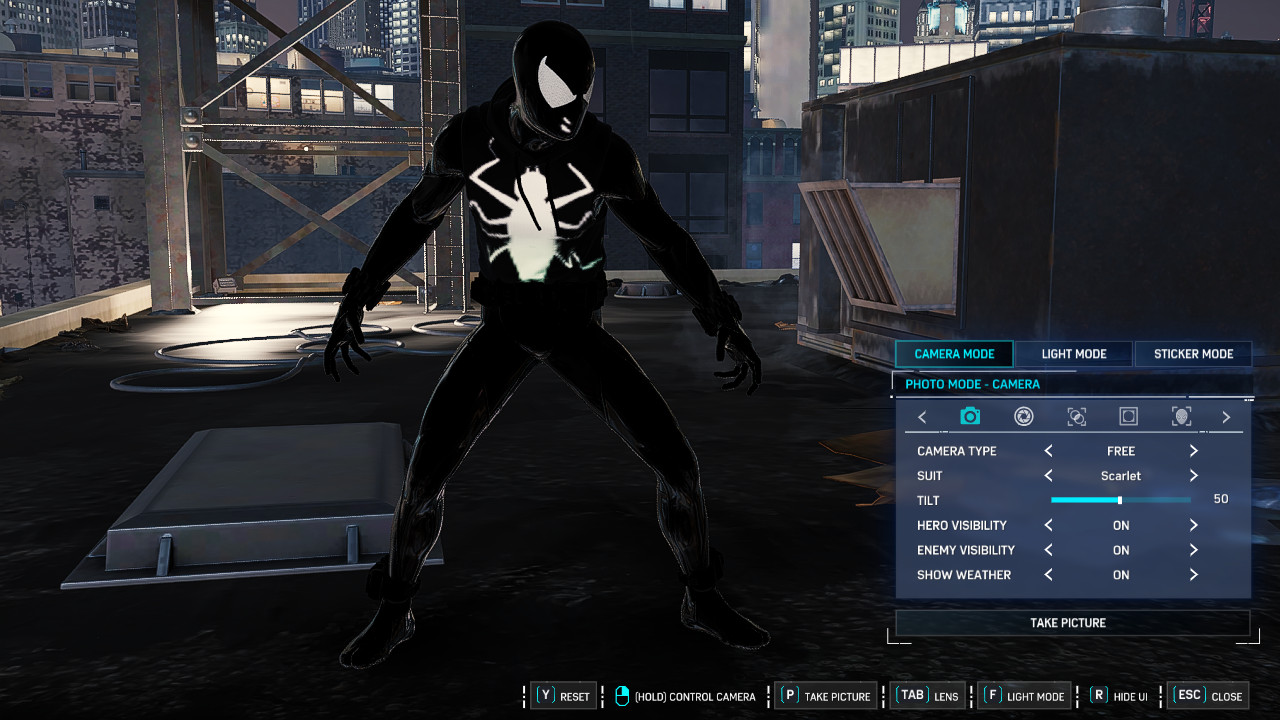This screenshot has width=1280, height=720.
Task: Select the focus rings icon
Action: pyautogui.click(x=1075, y=417)
